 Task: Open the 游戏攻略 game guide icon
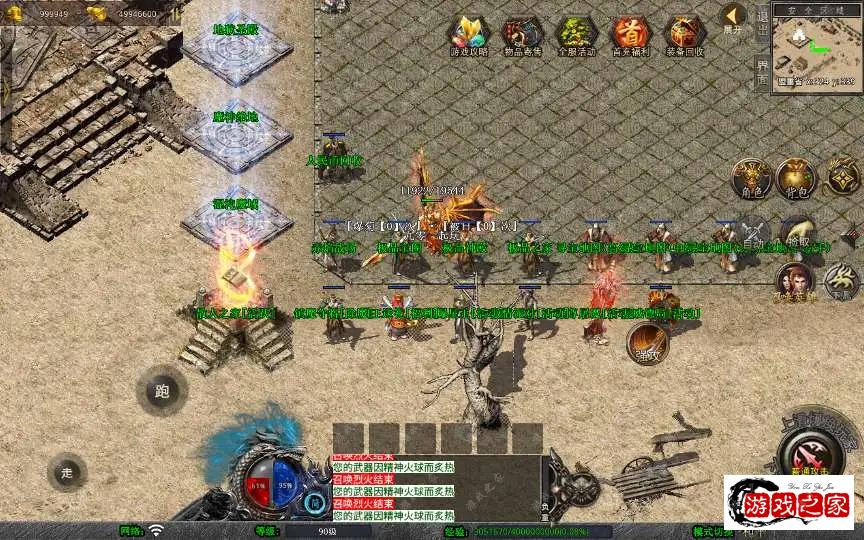tap(468, 35)
